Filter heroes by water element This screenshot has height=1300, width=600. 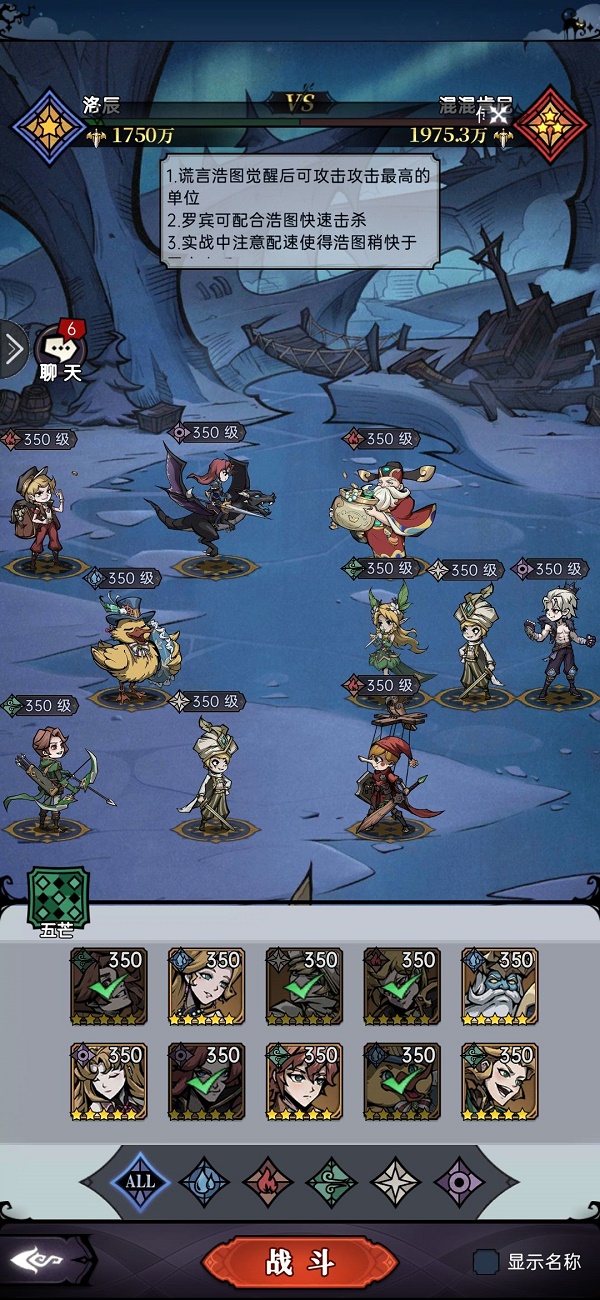click(204, 1181)
